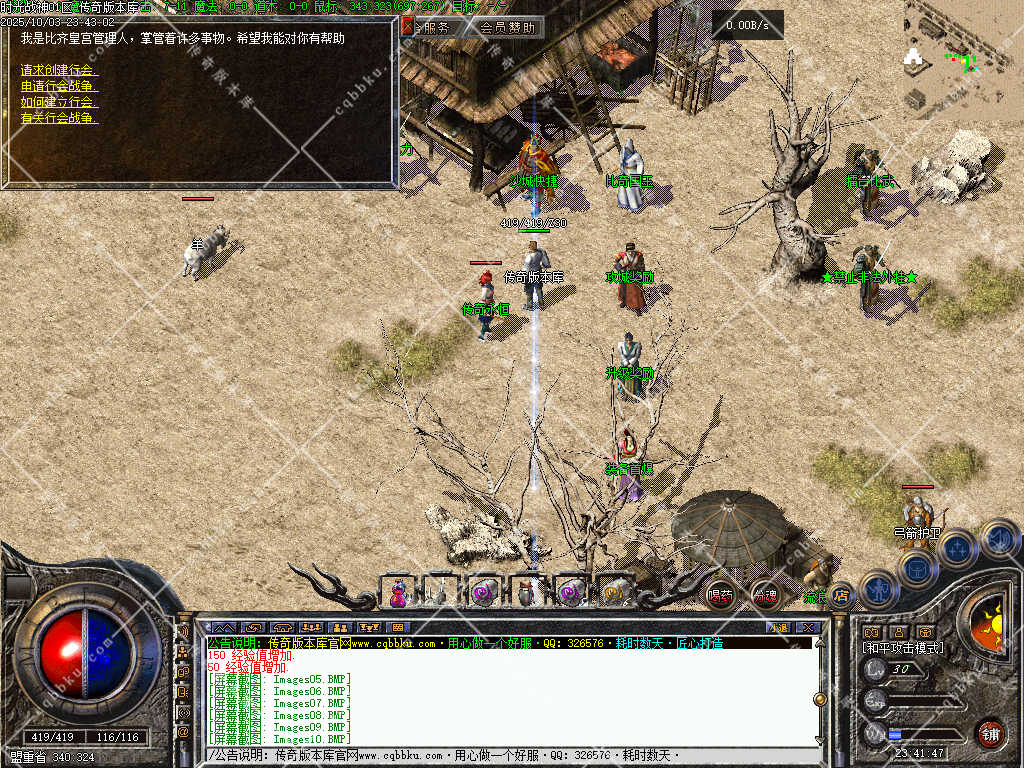Open the 如何建立行会 dialogue link
This screenshot has width=1024, height=768.
[58, 102]
